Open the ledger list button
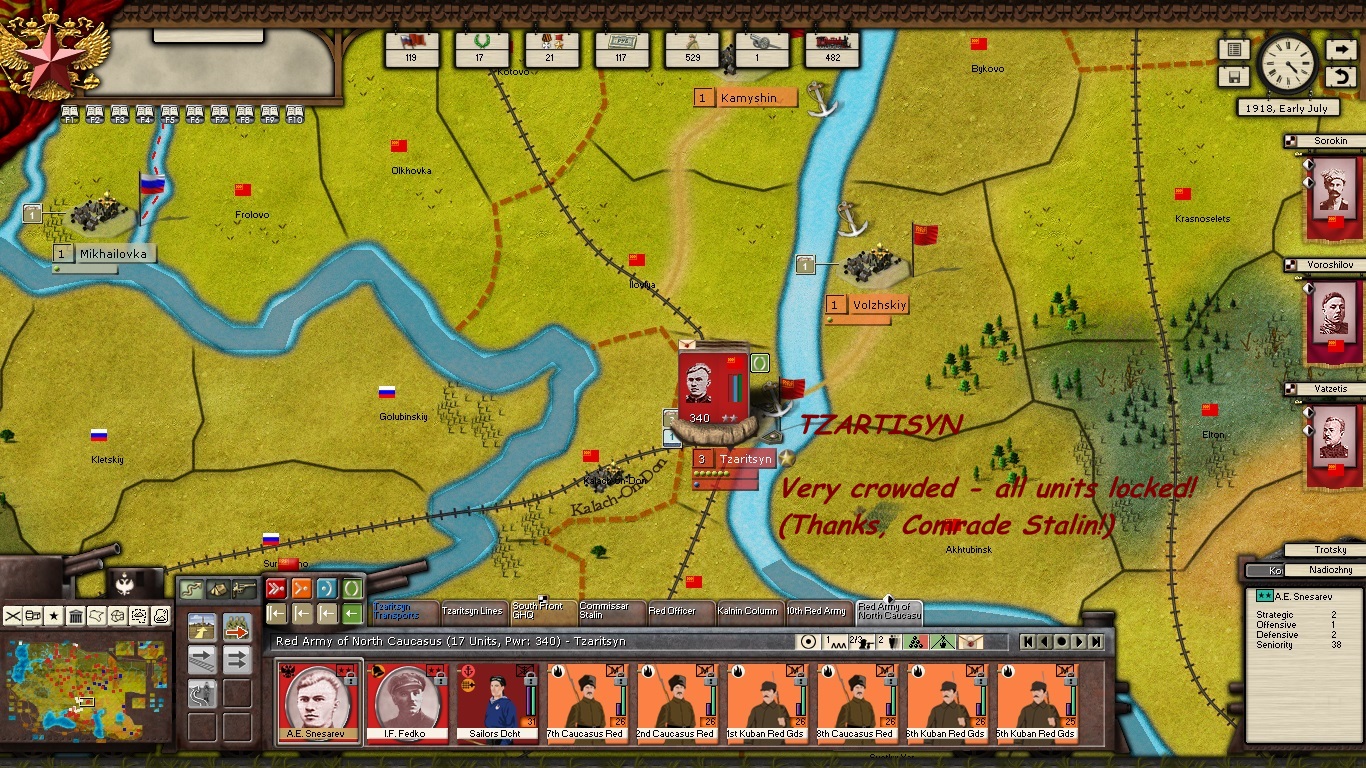This screenshot has width=1366, height=768. click(x=1233, y=49)
